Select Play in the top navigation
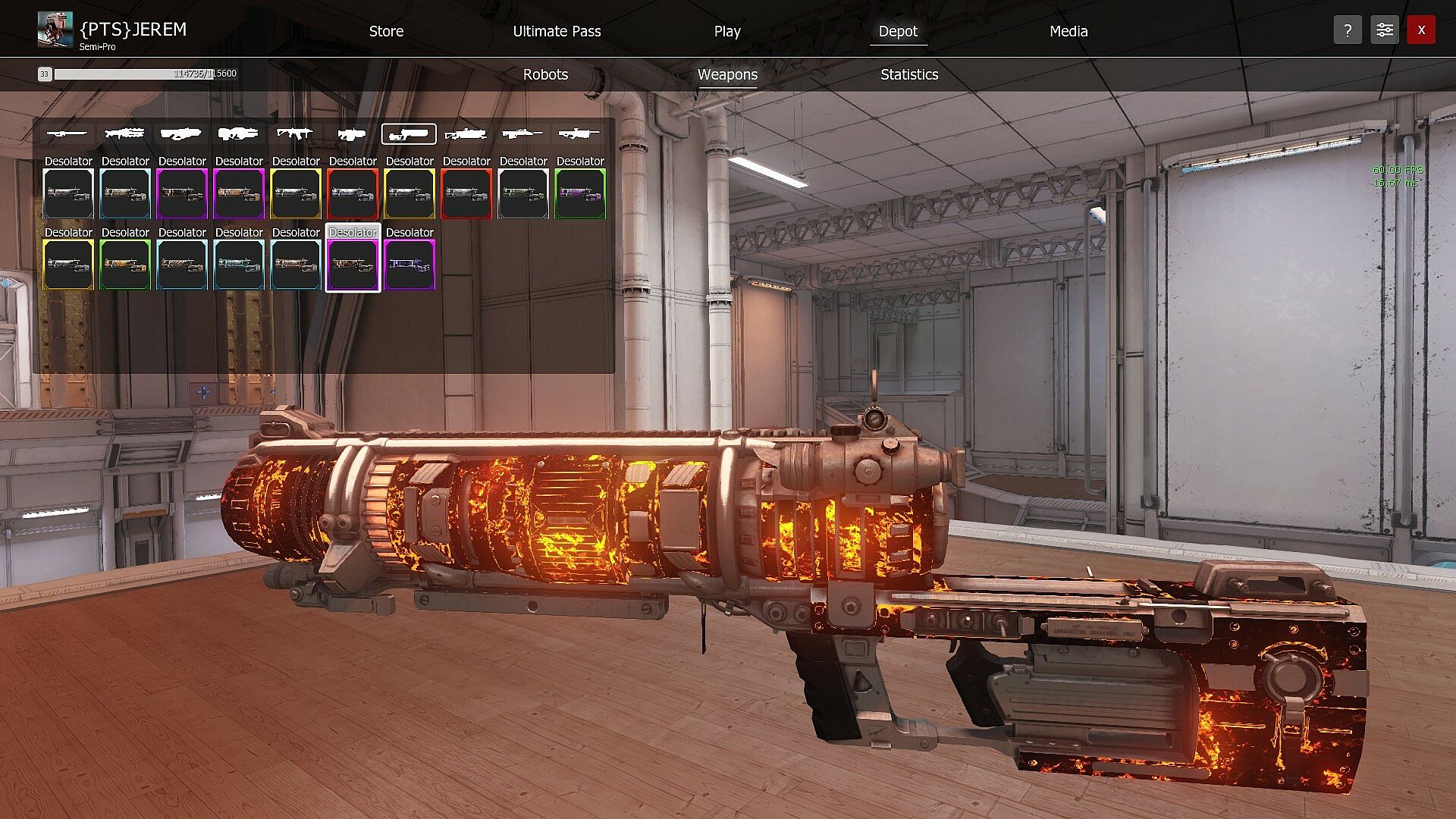 tap(726, 31)
